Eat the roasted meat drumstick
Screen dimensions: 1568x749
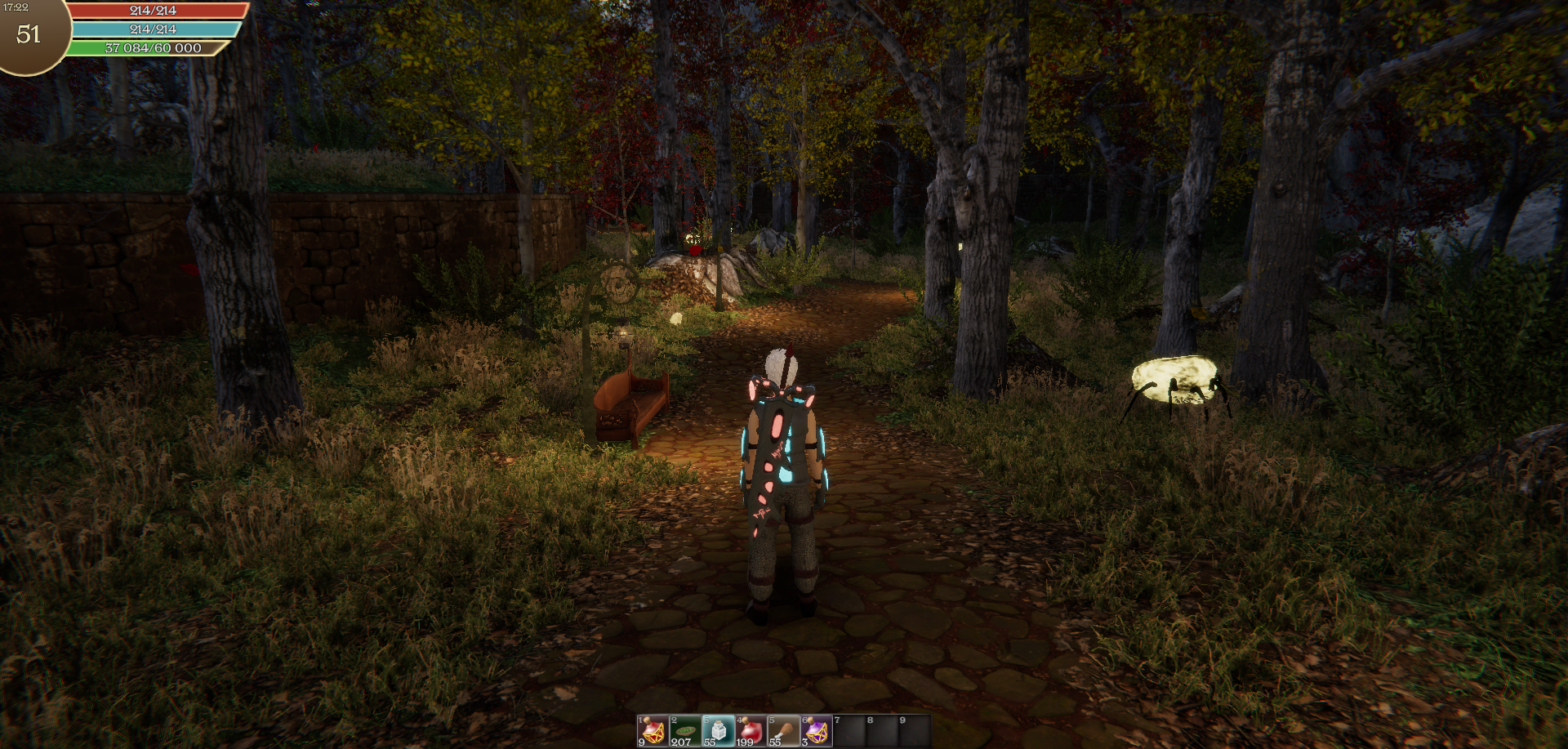(x=783, y=730)
